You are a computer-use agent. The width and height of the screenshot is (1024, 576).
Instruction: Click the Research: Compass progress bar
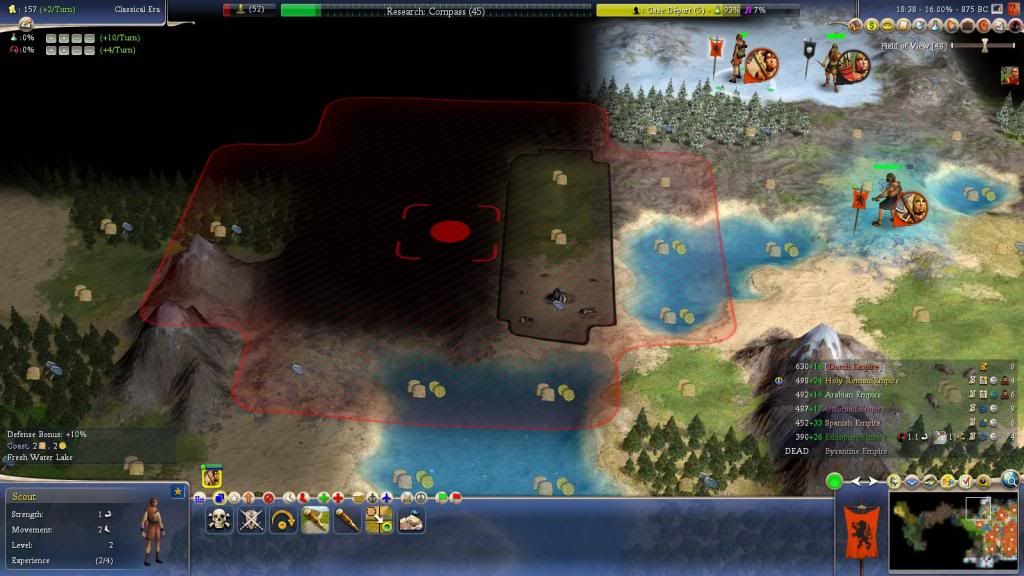point(435,10)
